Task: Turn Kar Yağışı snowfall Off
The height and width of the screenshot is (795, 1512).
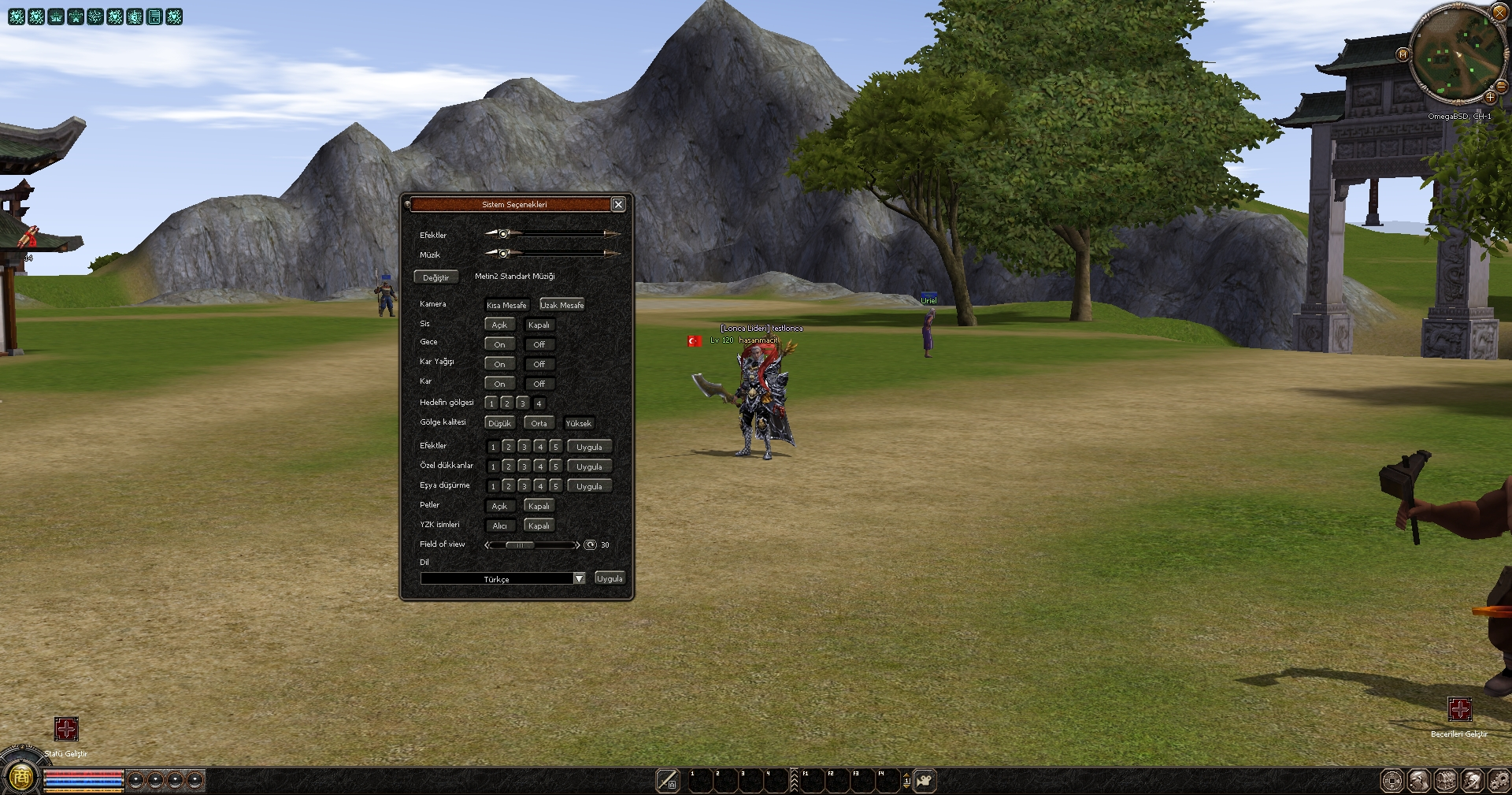Action: tap(539, 364)
